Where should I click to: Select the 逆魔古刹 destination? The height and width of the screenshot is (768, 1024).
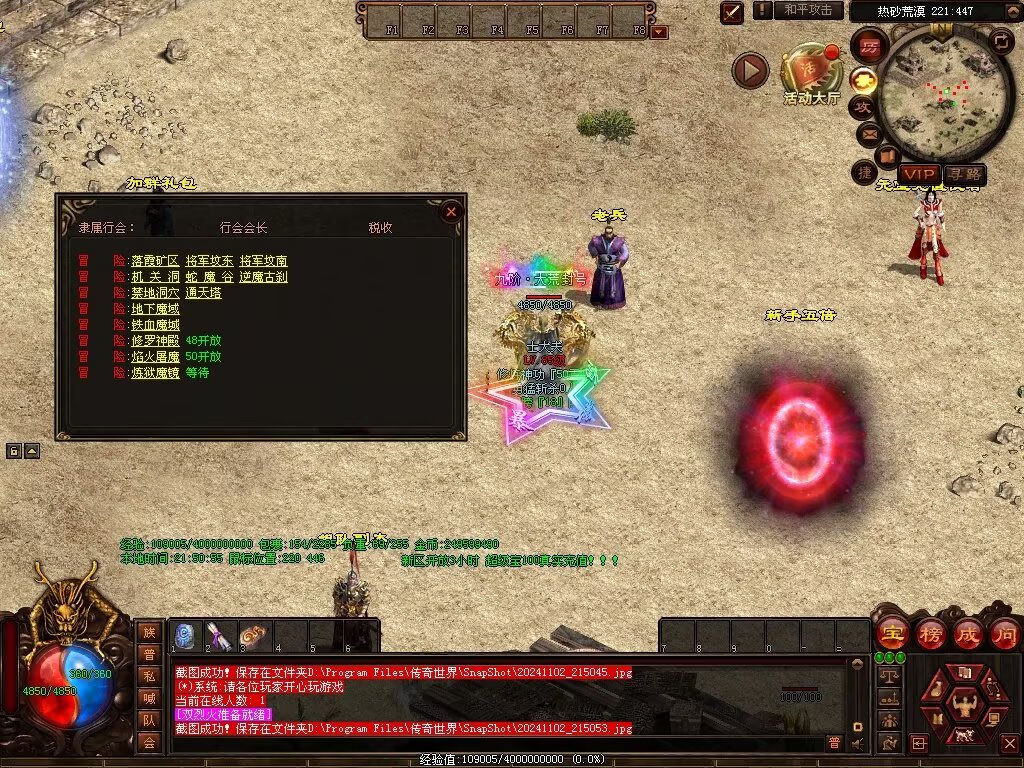(262, 277)
